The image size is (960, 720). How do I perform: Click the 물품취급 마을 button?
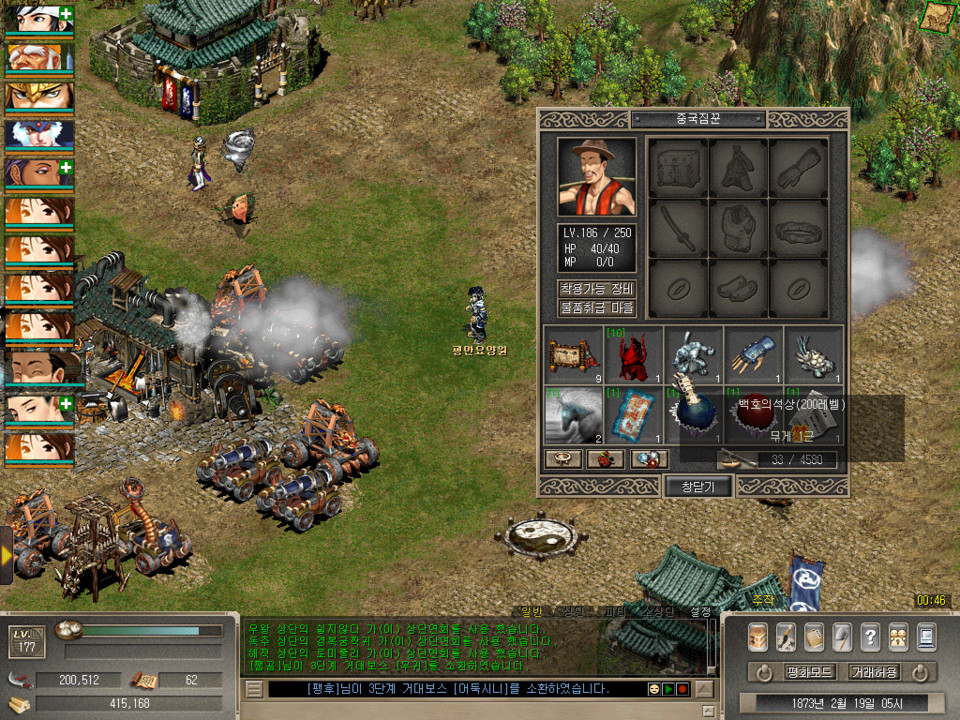click(596, 308)
